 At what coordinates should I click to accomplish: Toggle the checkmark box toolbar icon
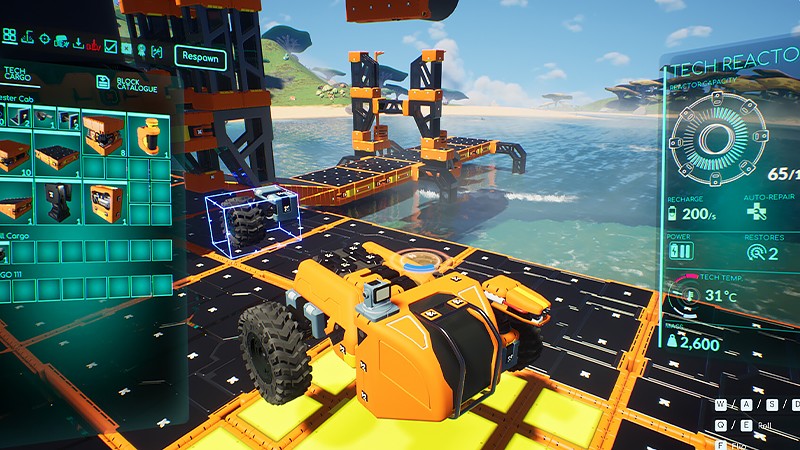[111, 46]
